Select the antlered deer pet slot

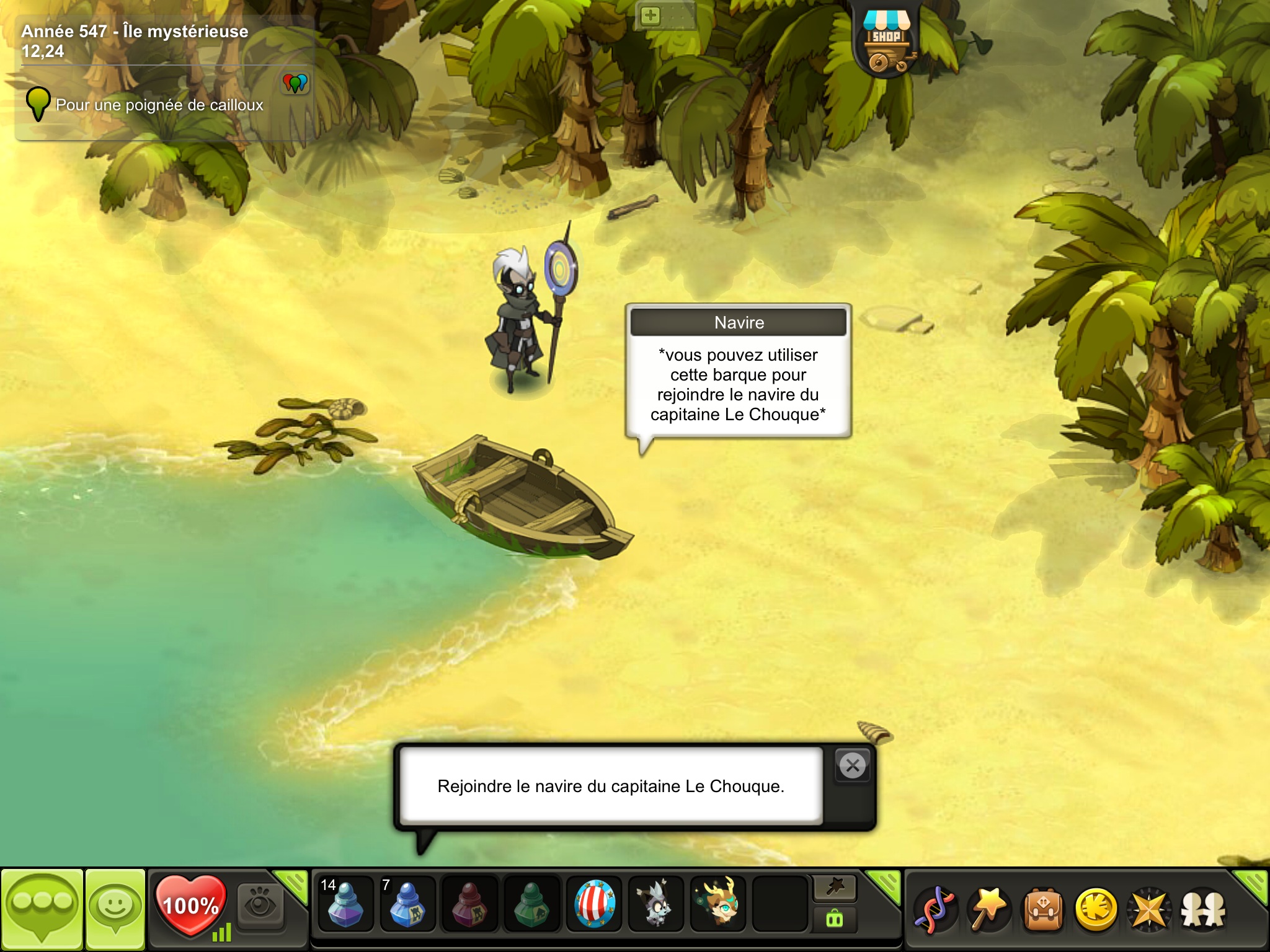[718, 905]
